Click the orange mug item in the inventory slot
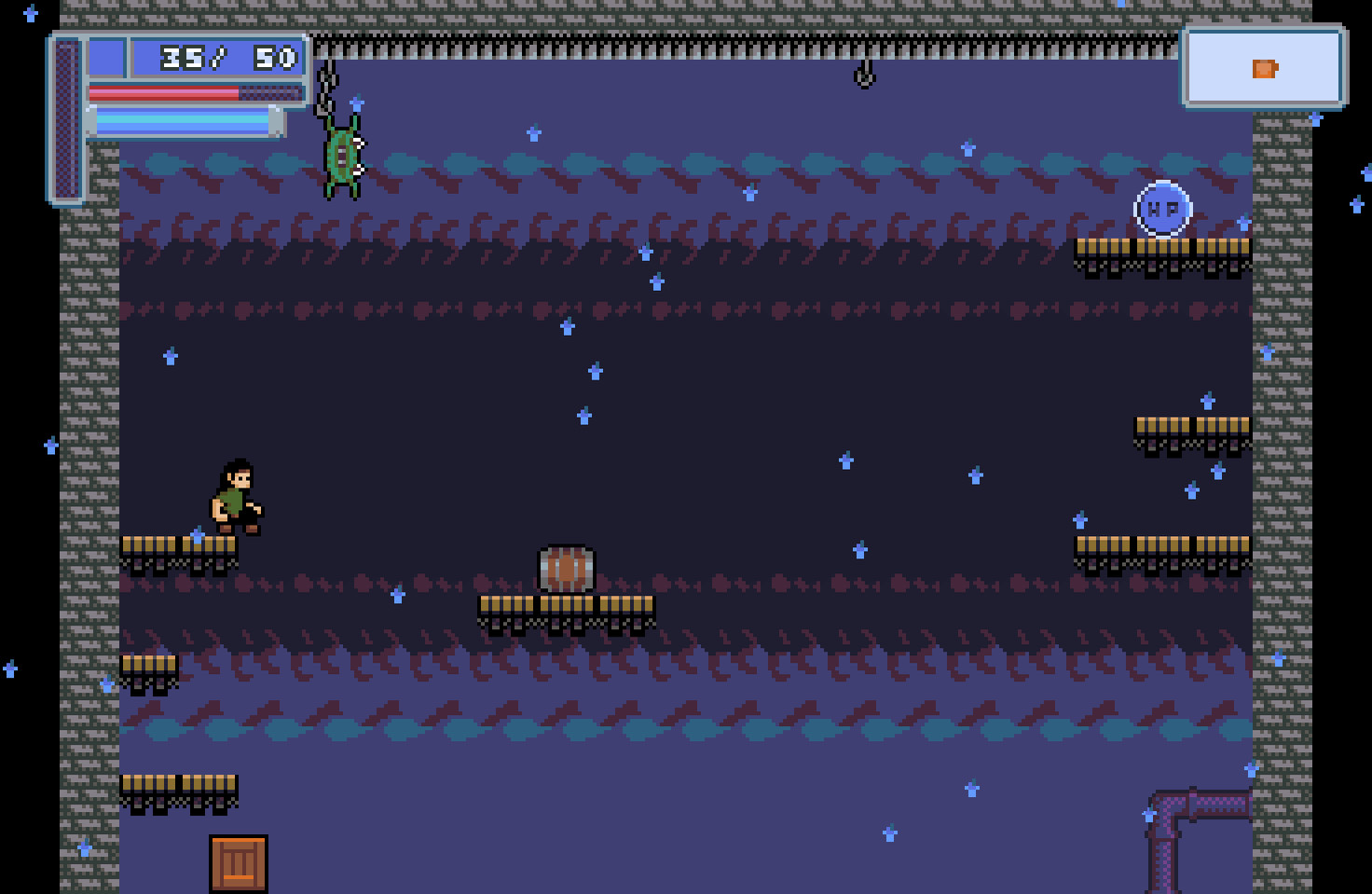Screen dimensions: 1372x894 tap(1263, 69)
